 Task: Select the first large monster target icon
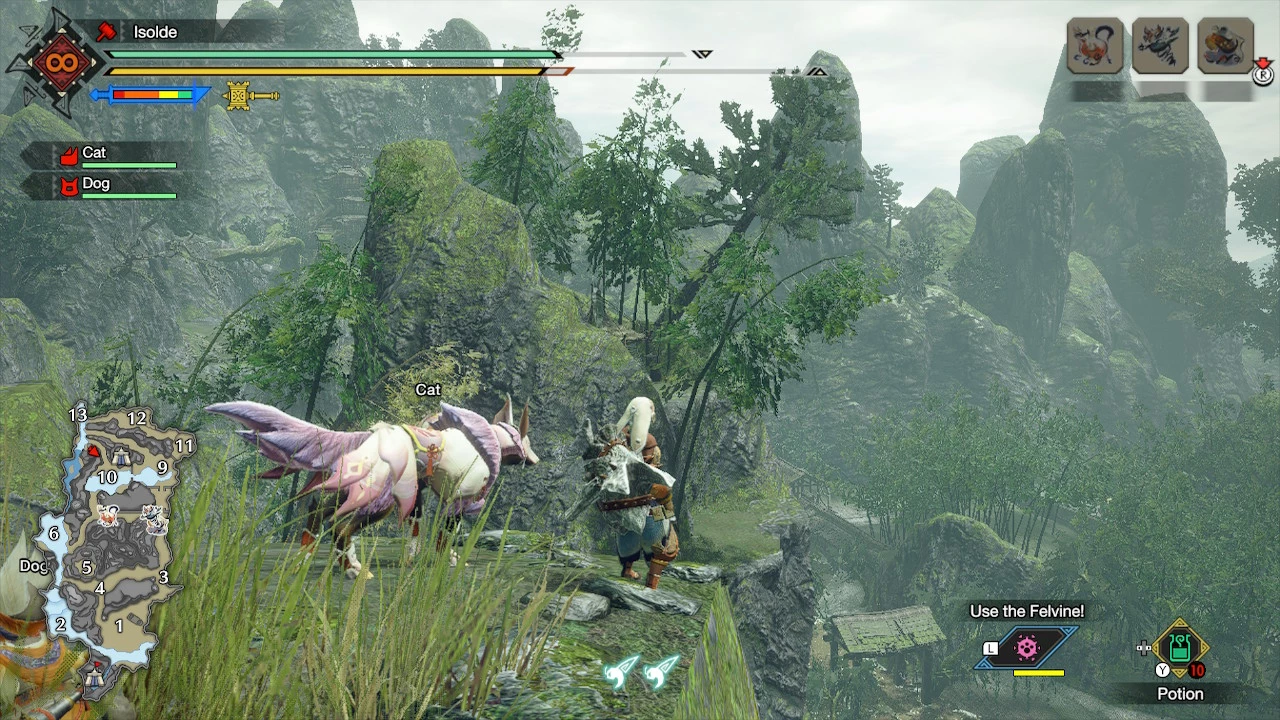1095,46
